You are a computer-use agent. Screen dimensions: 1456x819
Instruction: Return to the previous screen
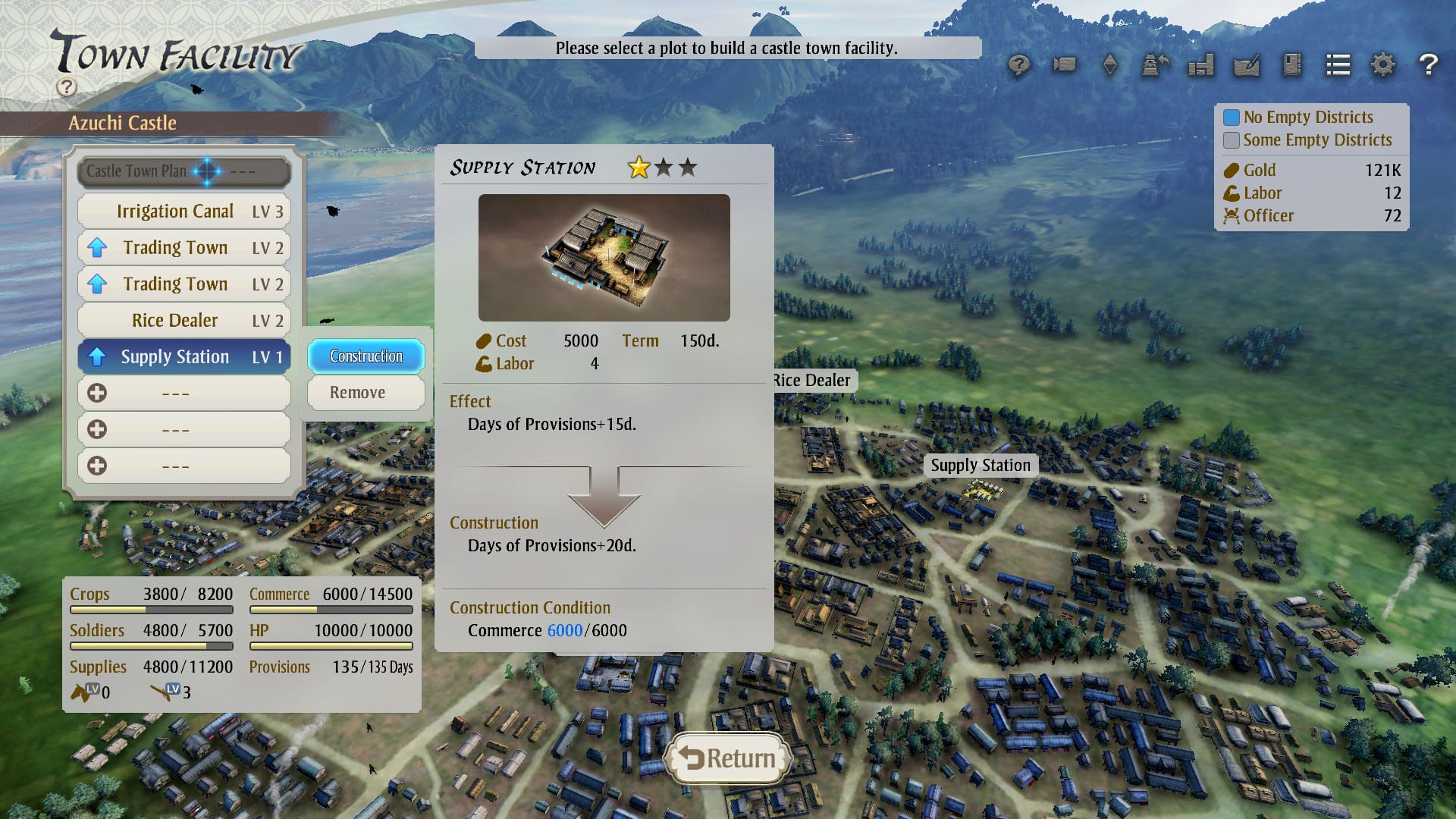(727, 758)
